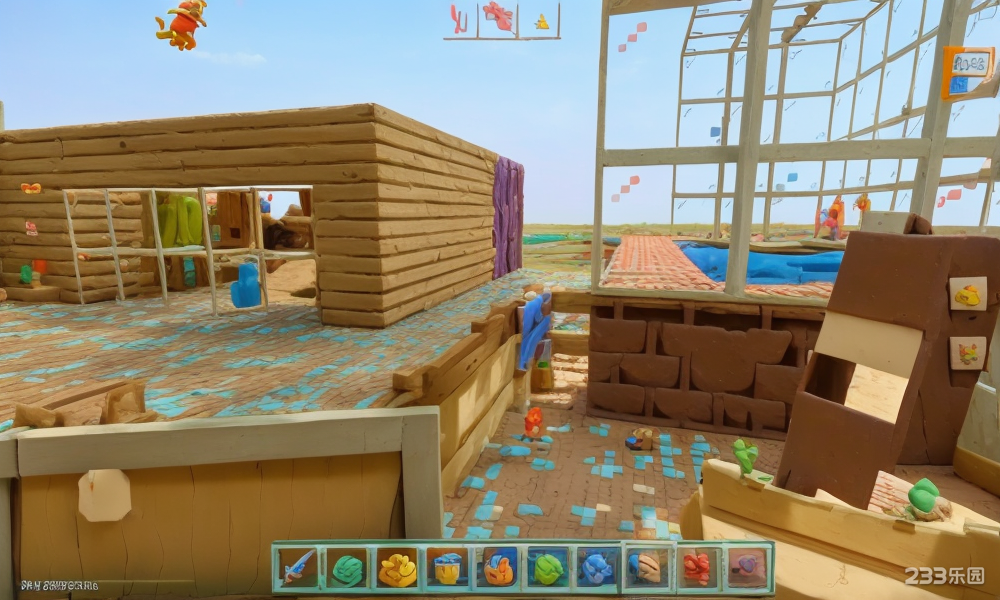The height and width of the screenshot is (600, 1000).
Task: Select the lime green fist on teal slot
Action: [547, 568]
